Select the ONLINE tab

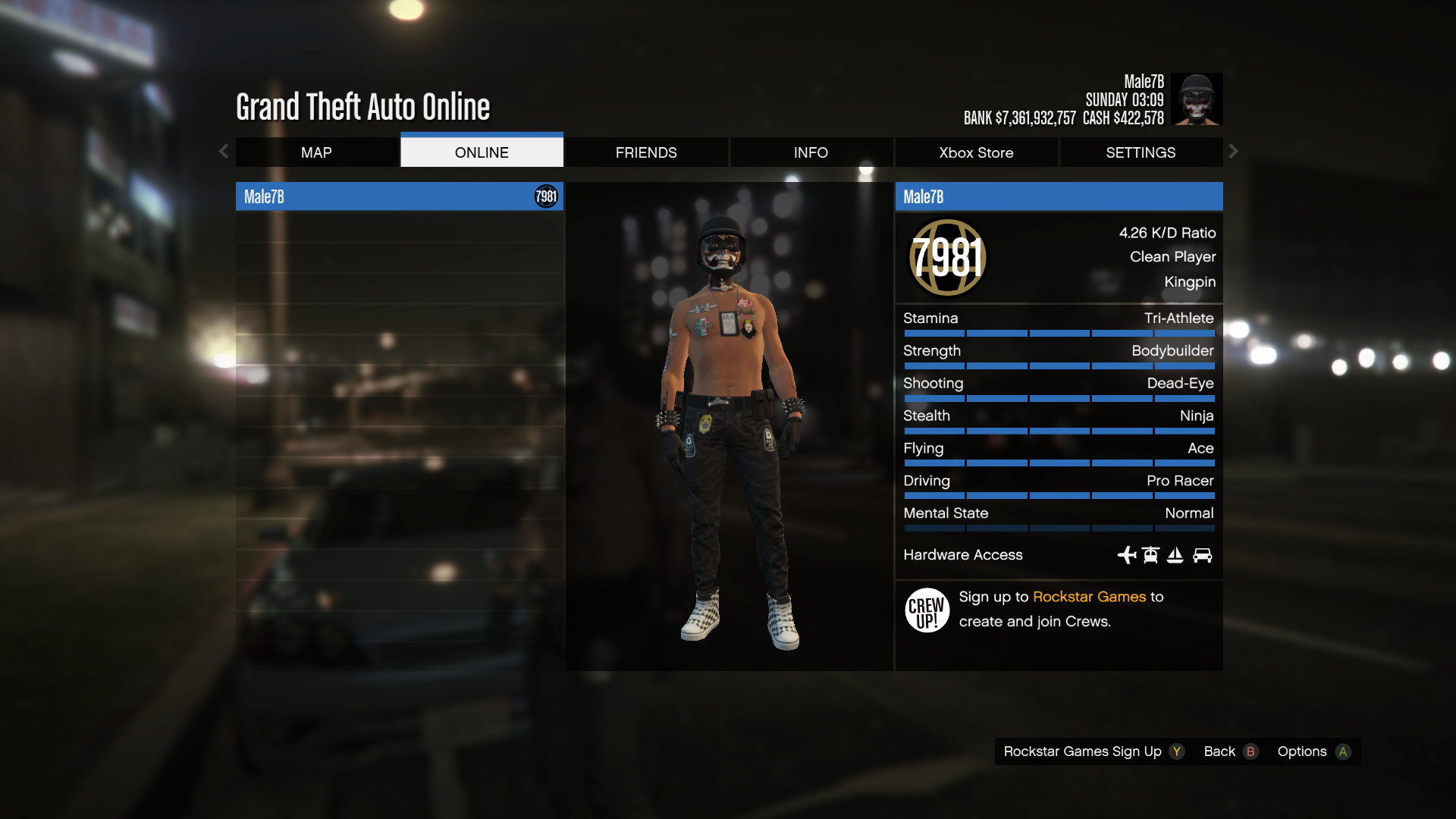482,152
